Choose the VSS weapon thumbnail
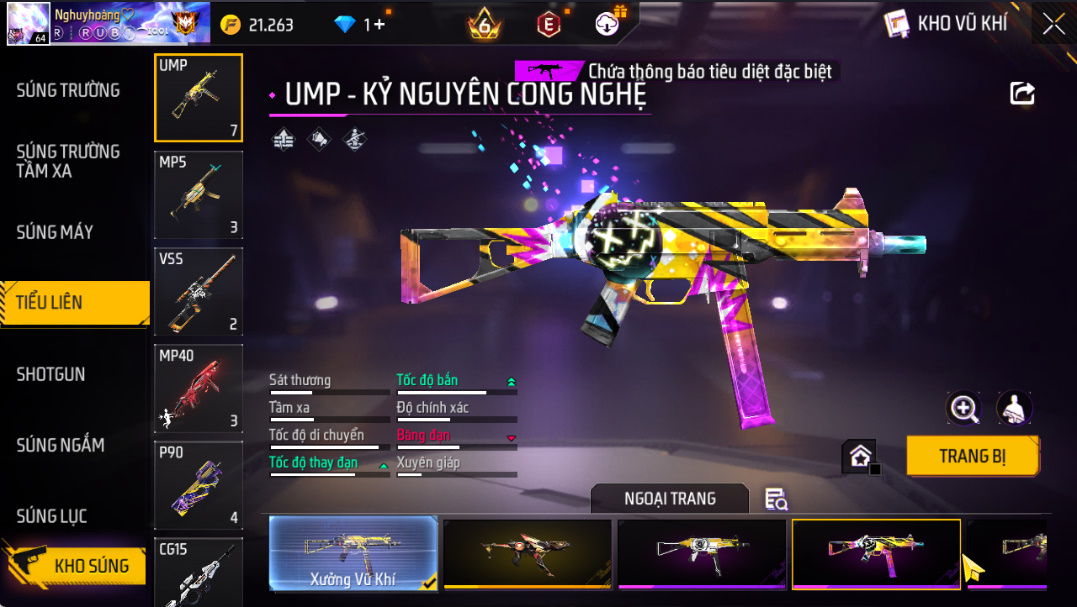This screenshot has width=1077, height=607. 198,291
